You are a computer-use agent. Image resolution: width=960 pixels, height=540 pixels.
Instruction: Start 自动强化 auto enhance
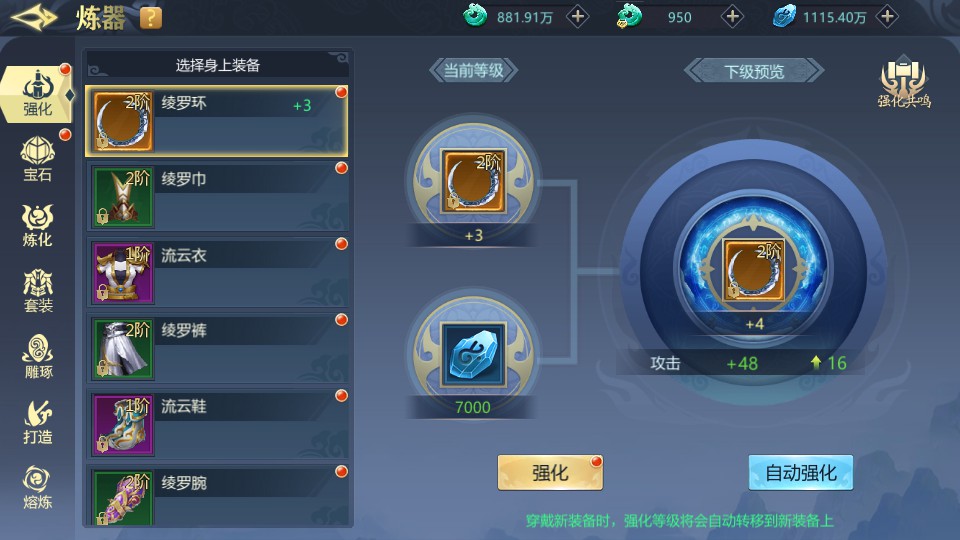[x=800, y=473]
